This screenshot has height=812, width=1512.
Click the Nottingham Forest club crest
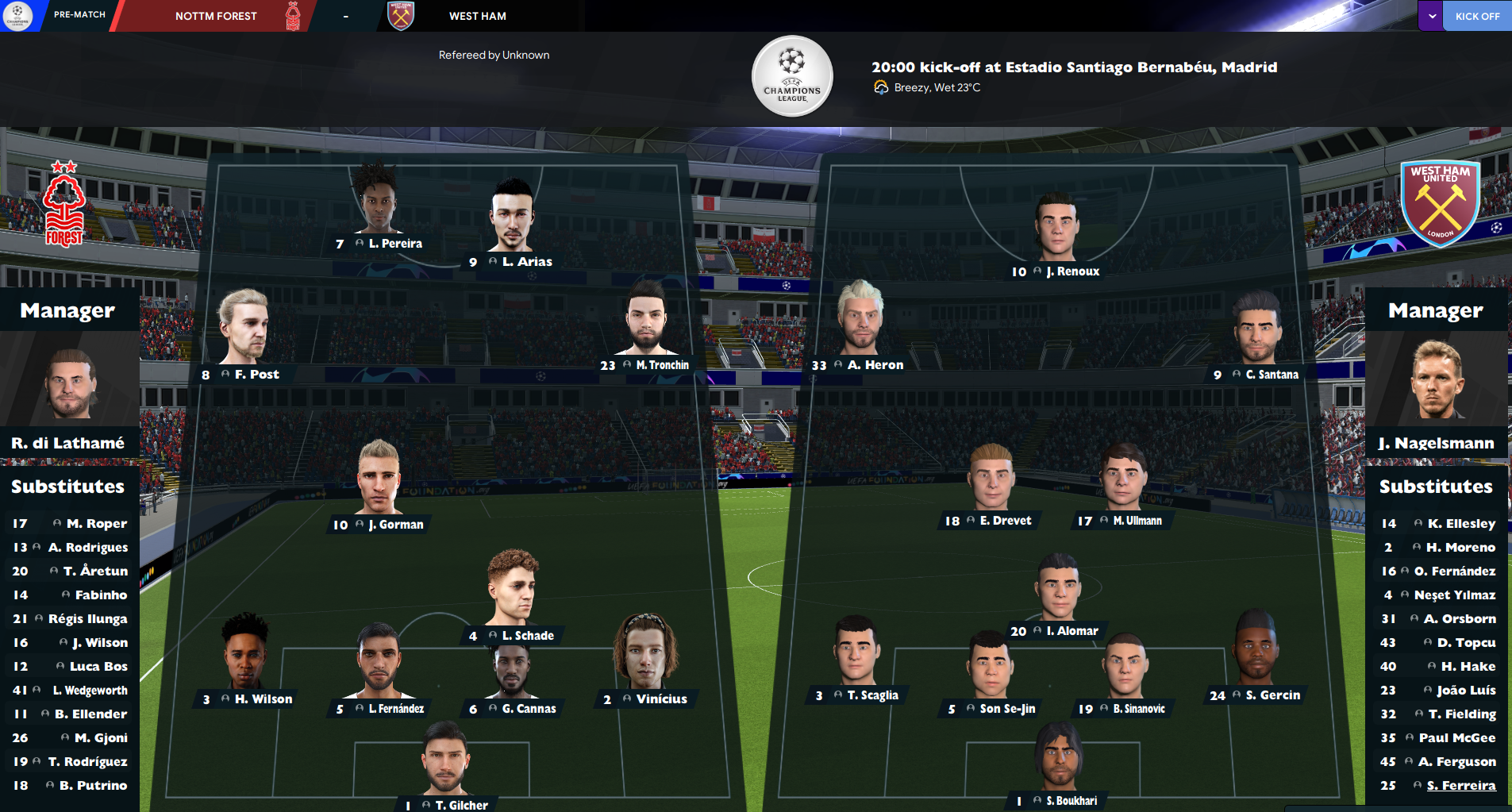click(64, 204)
